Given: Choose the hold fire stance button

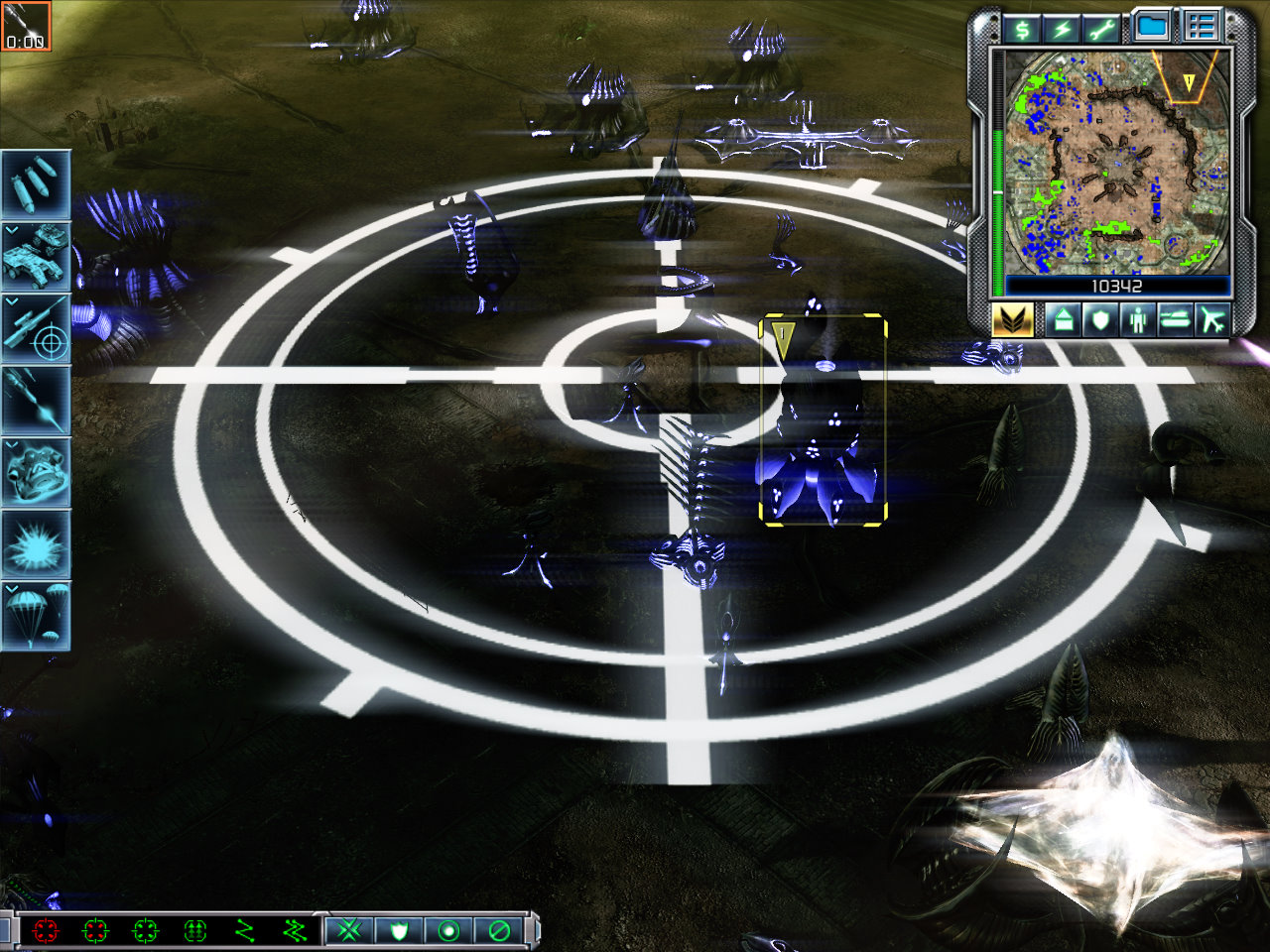Looking at the screenshot, I should click(498, 930).
